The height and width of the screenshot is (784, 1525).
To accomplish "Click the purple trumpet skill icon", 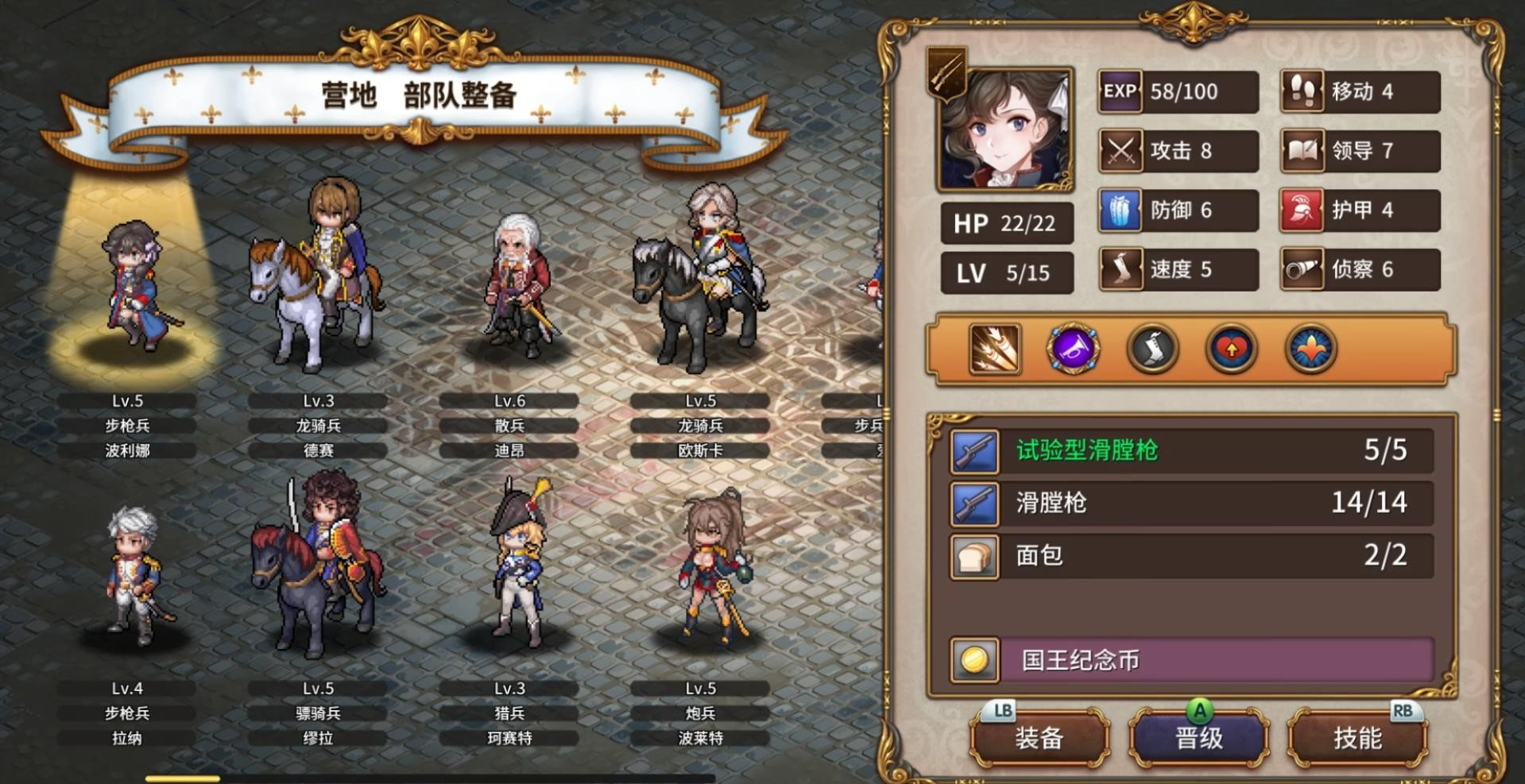I will click(x=1073, y=349).
